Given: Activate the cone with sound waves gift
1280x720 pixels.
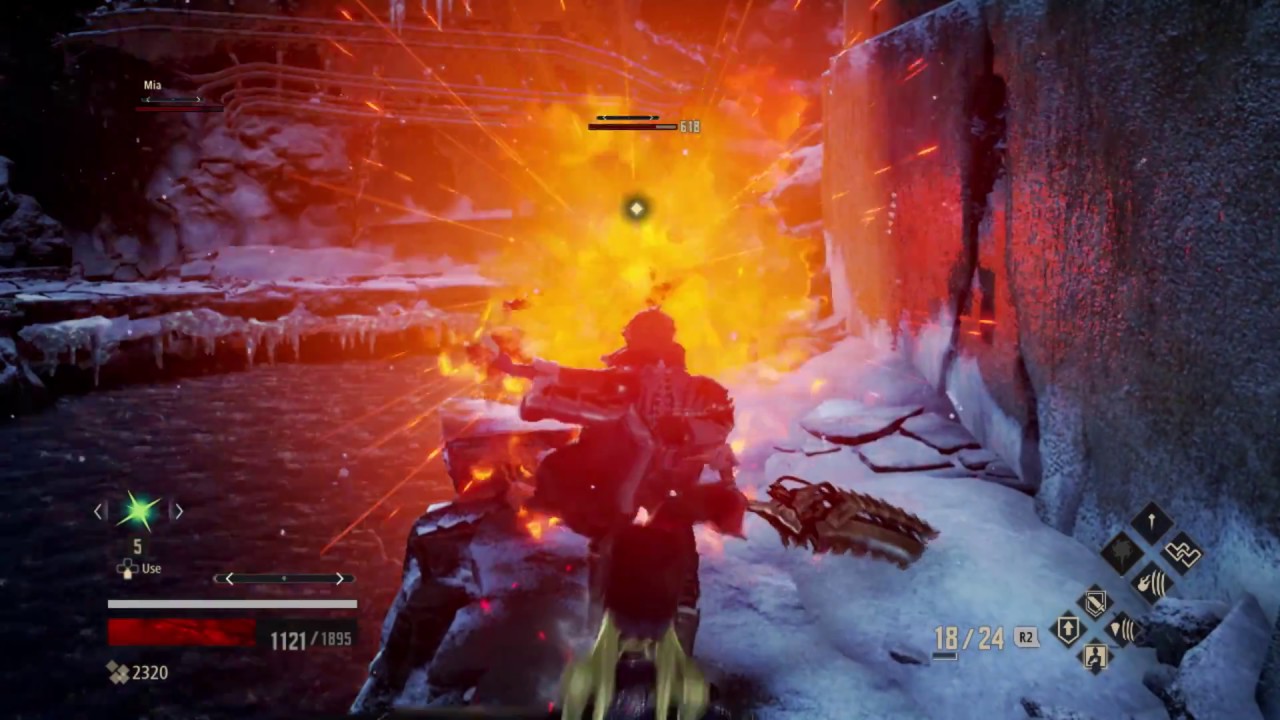Looking at the screenshot, I should [x=1124, y=630].
